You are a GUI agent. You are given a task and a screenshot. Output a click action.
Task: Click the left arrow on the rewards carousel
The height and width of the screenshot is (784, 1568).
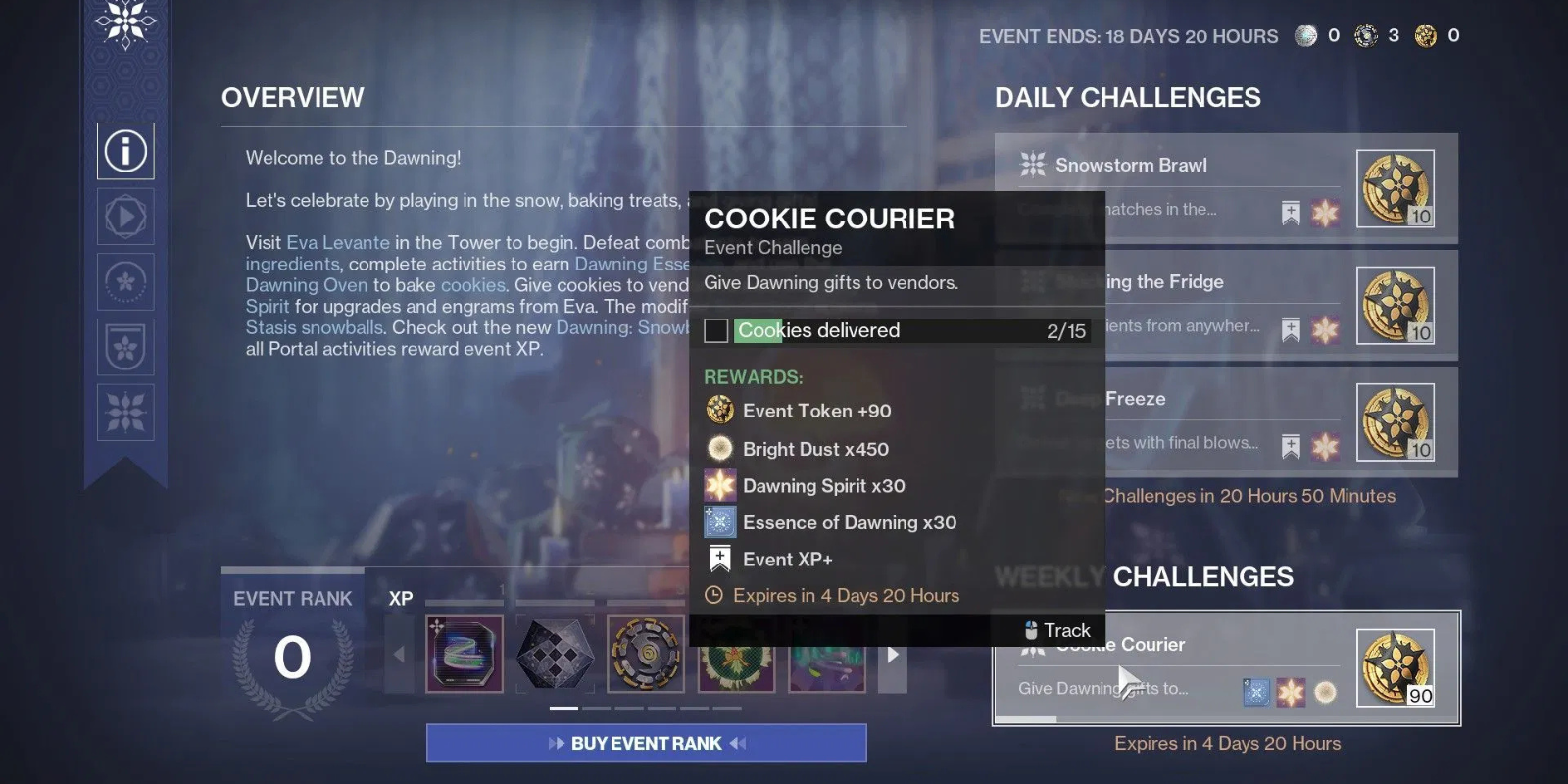point(402,654)
